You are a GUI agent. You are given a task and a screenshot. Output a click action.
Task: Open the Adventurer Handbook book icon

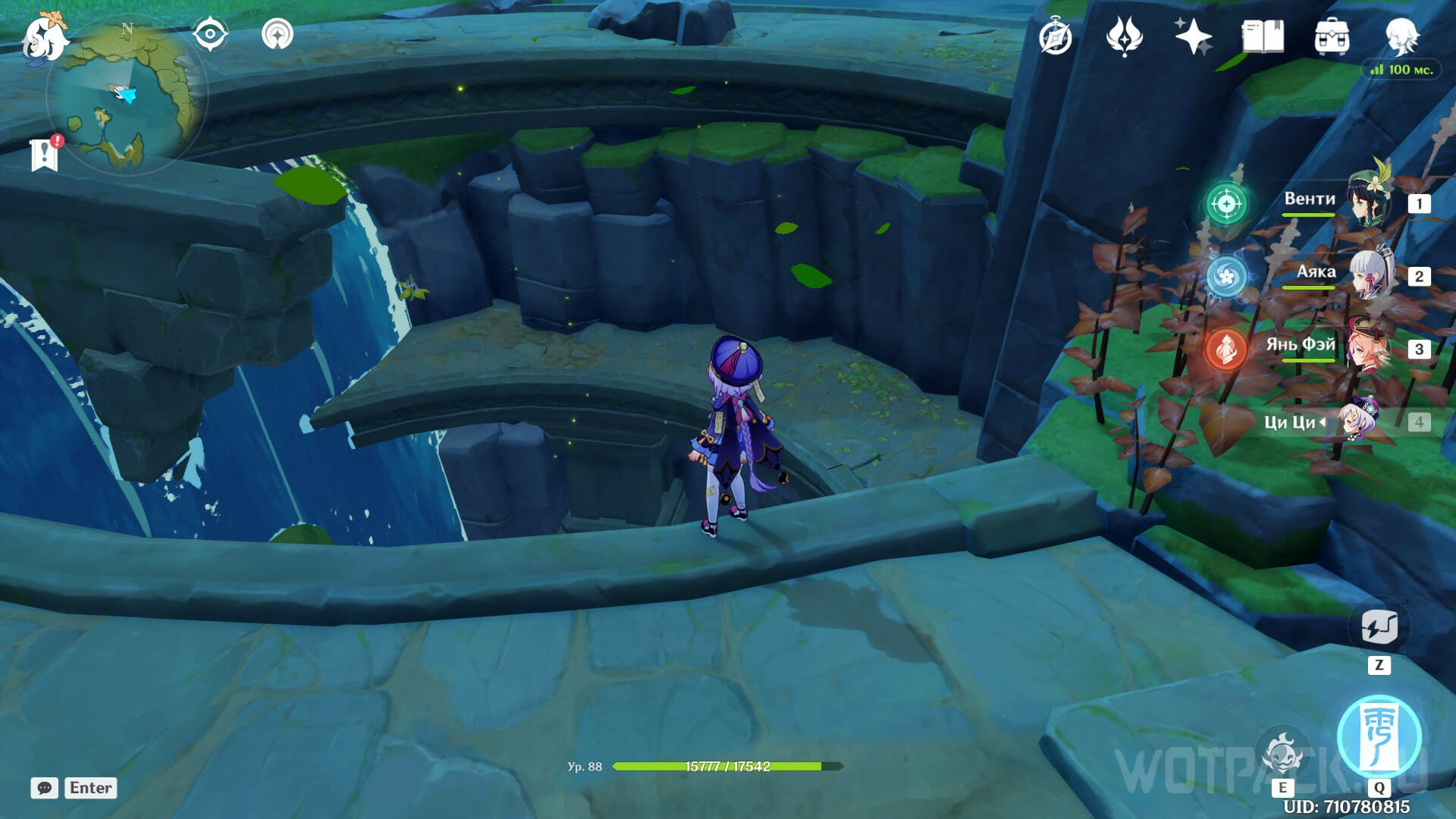pos(1263,36)
